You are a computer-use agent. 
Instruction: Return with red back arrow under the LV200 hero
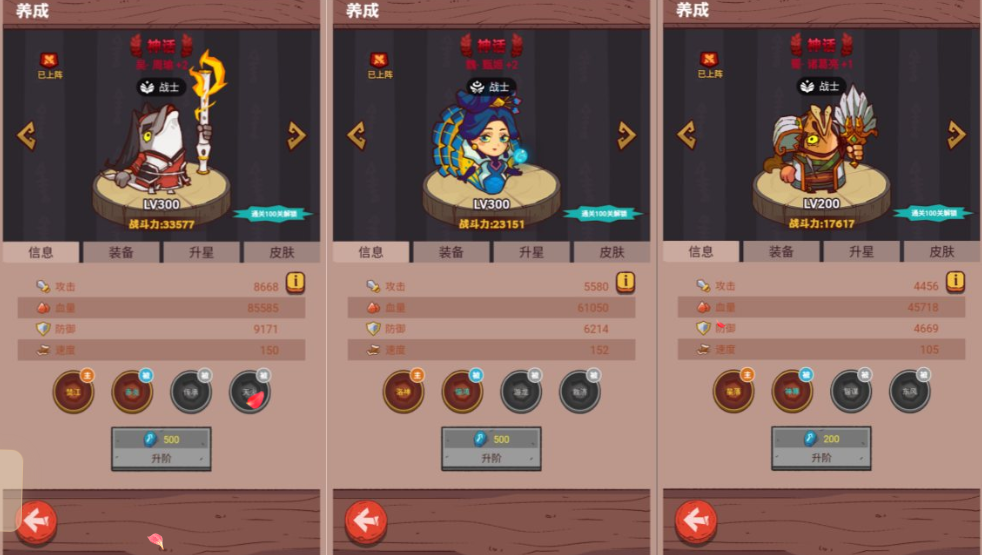point(696,521)
